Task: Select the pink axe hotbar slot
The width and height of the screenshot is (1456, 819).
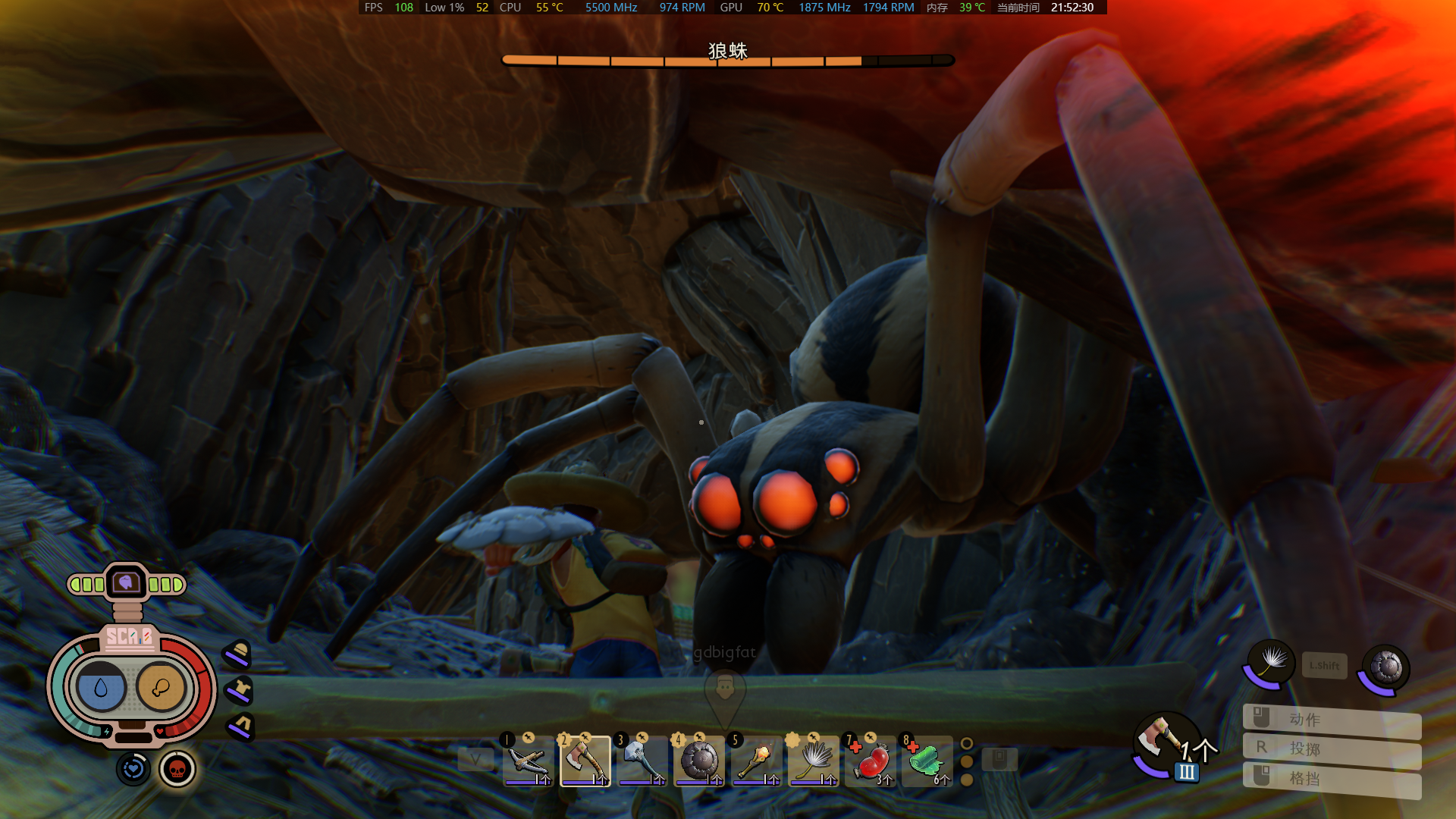Action: tap(585, 761)
